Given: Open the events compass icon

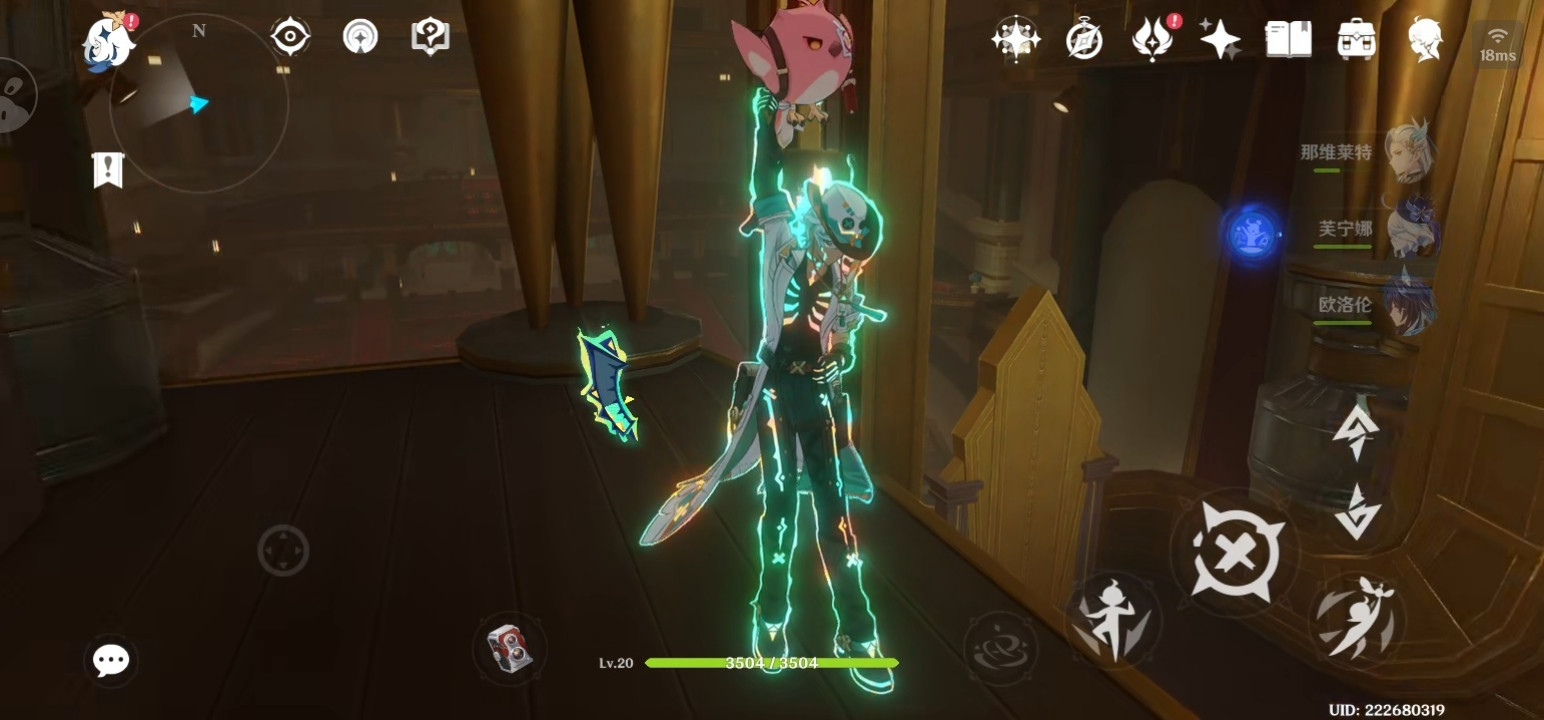Looking at the screenshot, I should pyautogui.click(x=1084, y=40).
